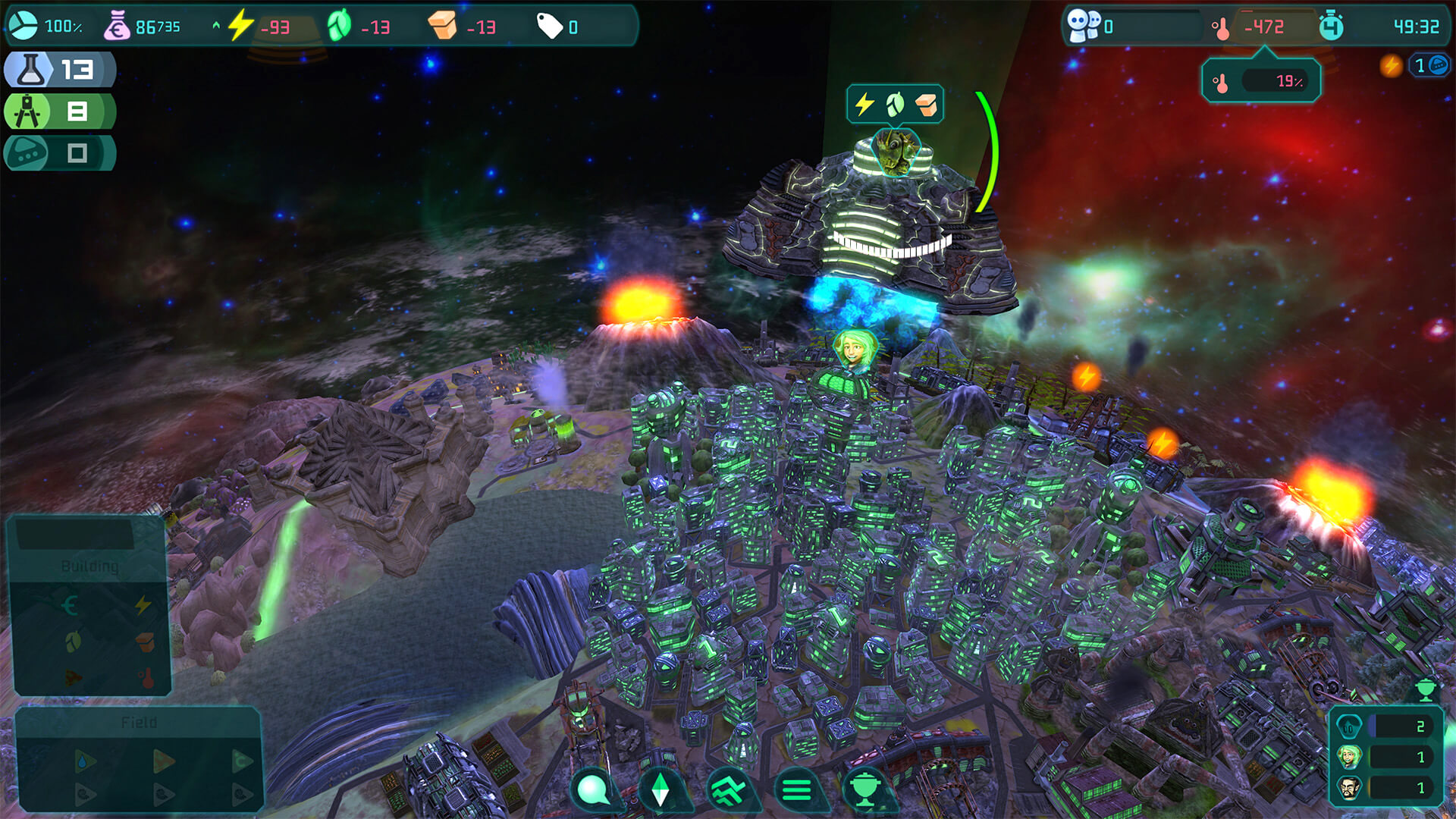Image resolution: width=1456 pixels, height=819 pixels.
Task: Select the green-haired portrait marker over the city
Action: click(855, 351)
